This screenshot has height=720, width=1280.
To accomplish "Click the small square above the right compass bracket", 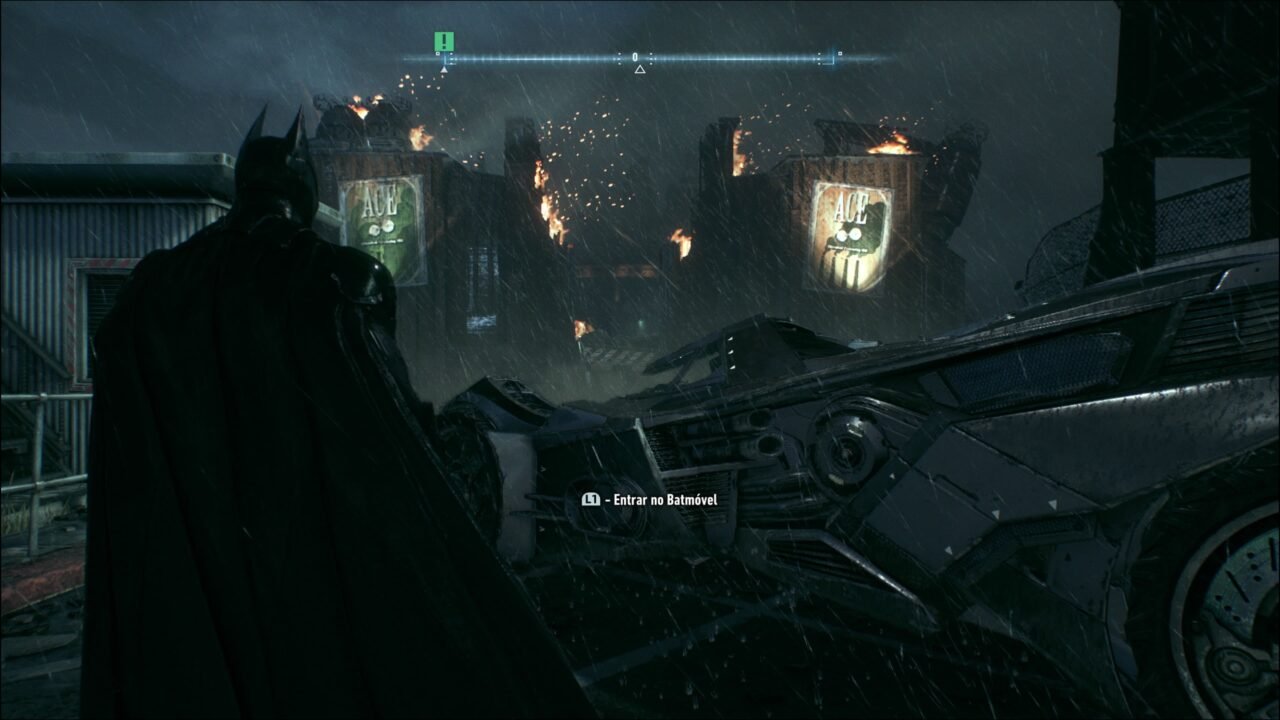I will pos(840,53).
